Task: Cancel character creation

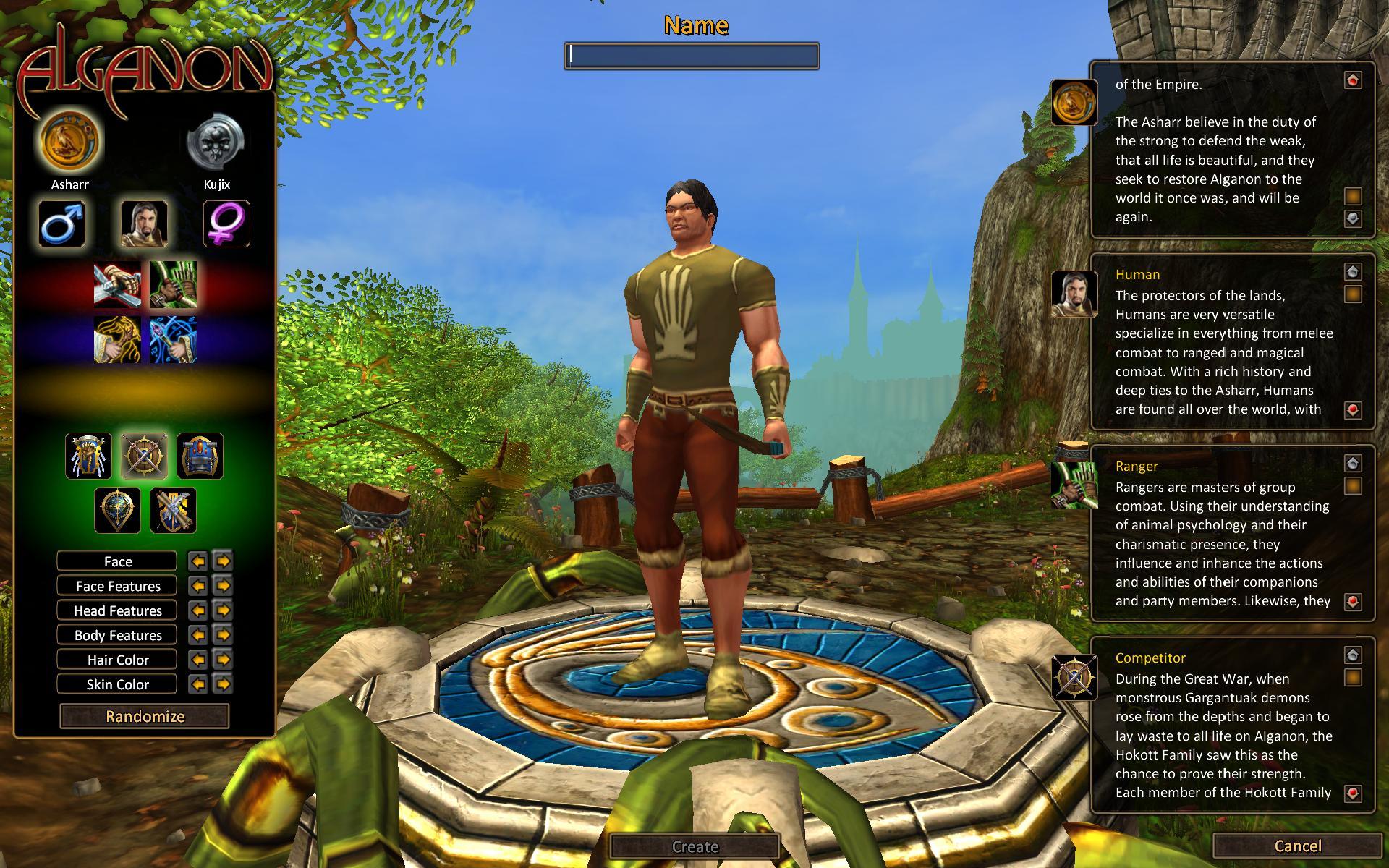Action: click(x=1297, y=846)
